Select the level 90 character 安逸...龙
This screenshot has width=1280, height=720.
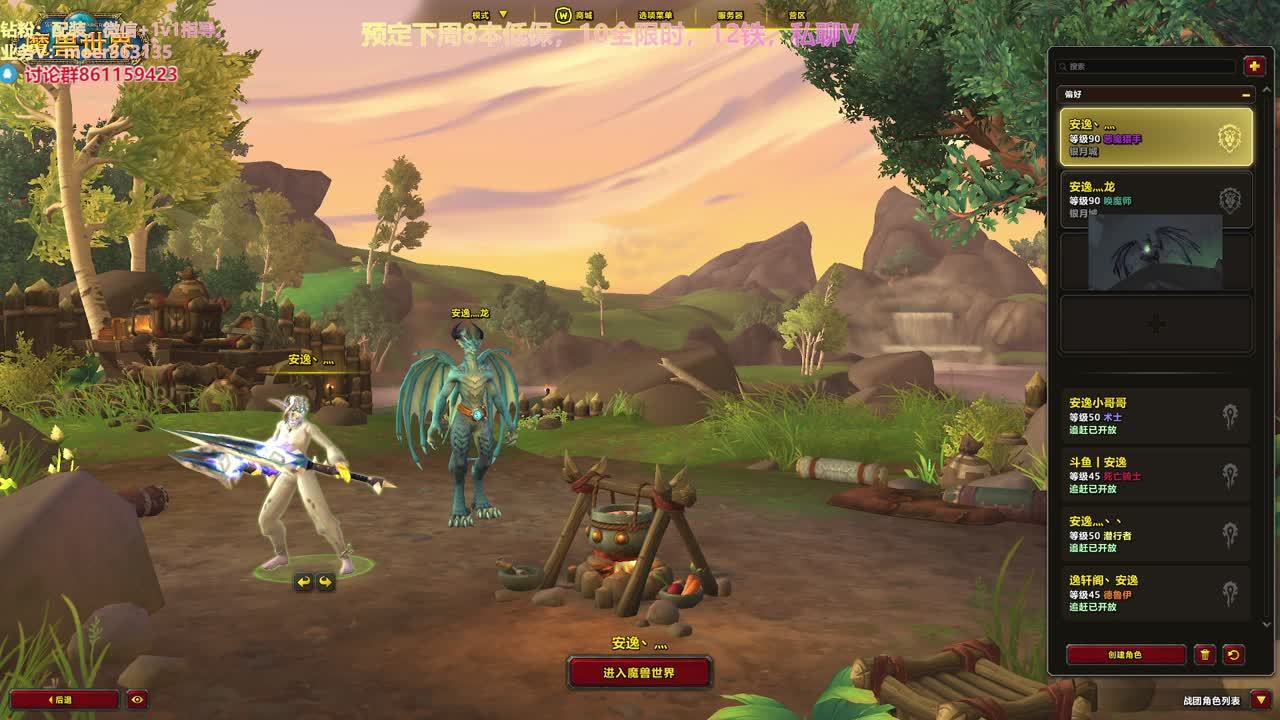click(1155, 199)
